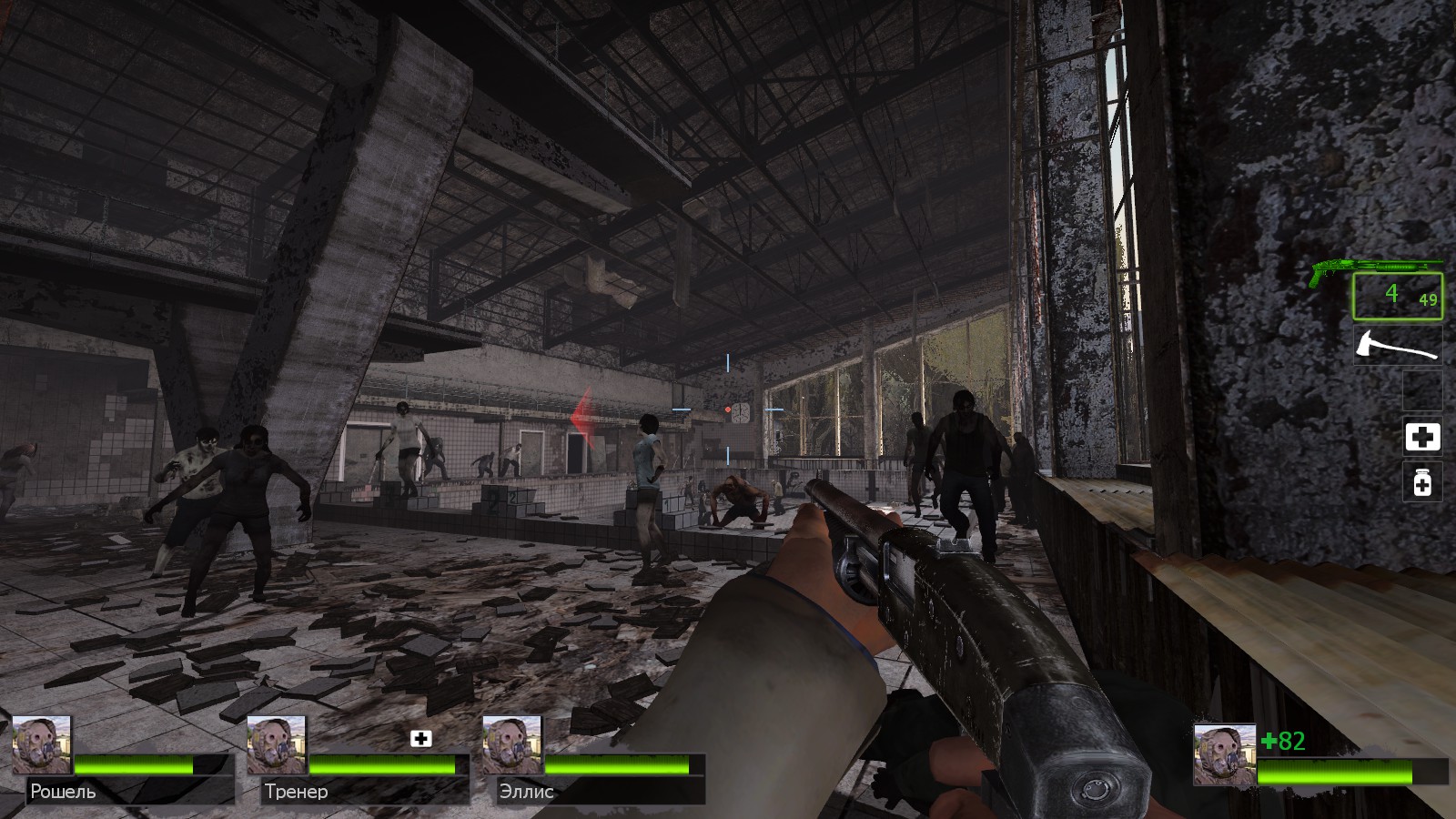Click Тренер's first aid kit indicator
This screenshot has height=819, width=1456.
[420, 738]
